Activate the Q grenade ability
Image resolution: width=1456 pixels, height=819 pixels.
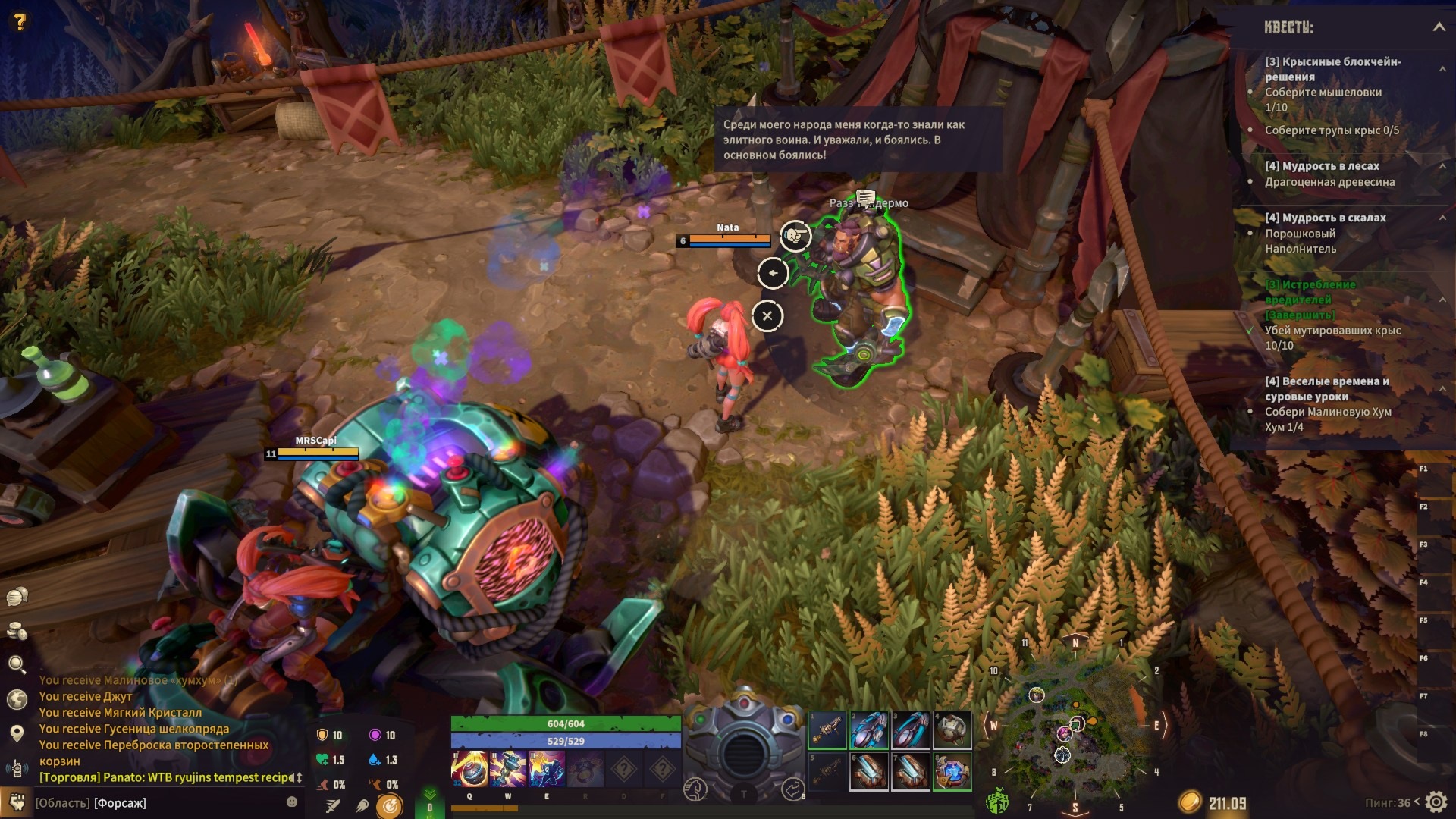[x=469, y=768]
